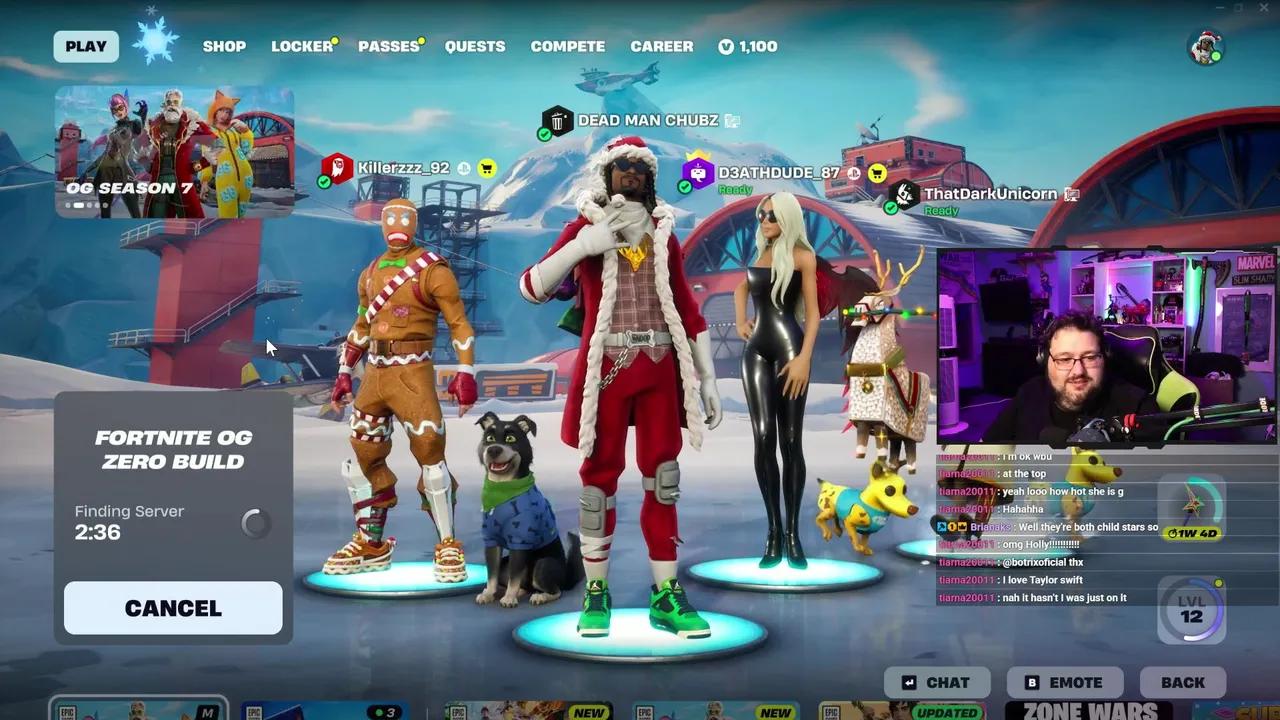
Task: Click the player avatar portrait at top right
Action: (x=1205, y=45)
